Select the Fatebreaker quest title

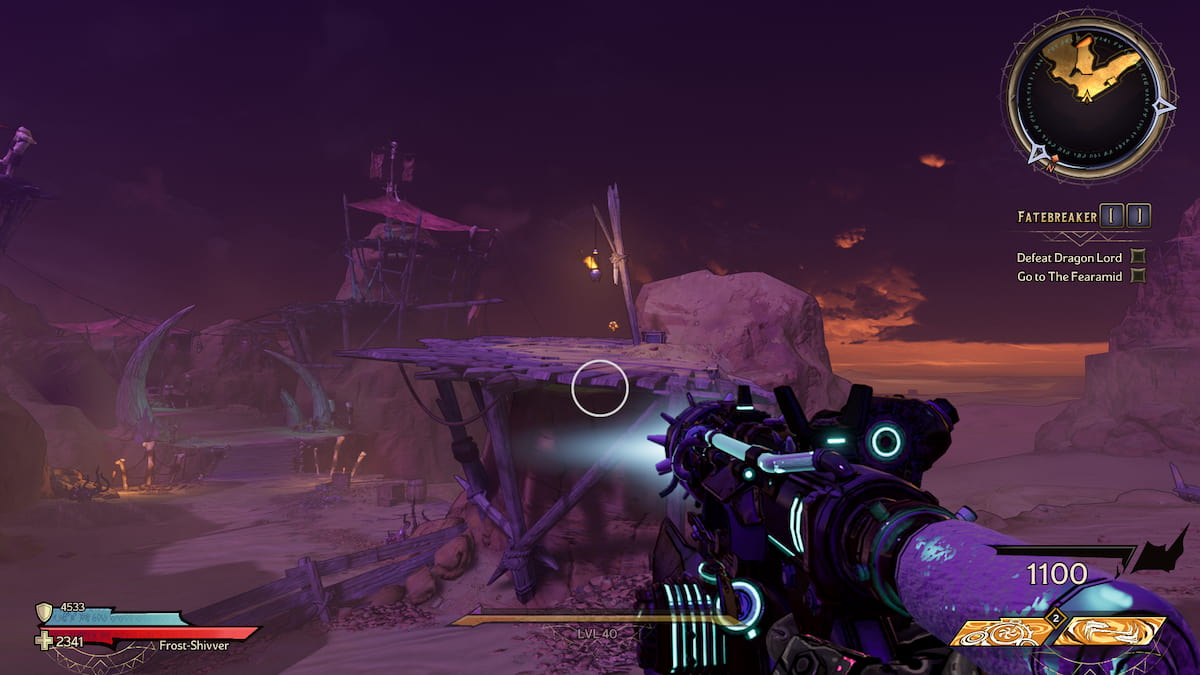(x=1056, y=216)
